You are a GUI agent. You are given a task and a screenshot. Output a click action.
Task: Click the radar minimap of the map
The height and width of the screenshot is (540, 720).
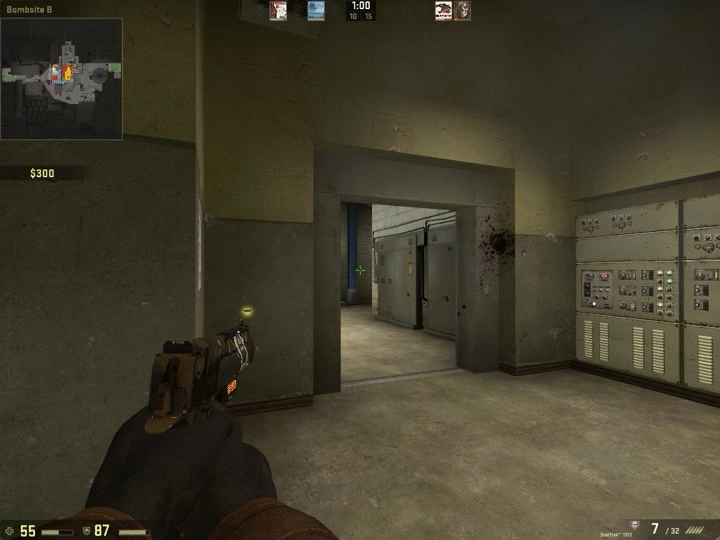point(62,78)
